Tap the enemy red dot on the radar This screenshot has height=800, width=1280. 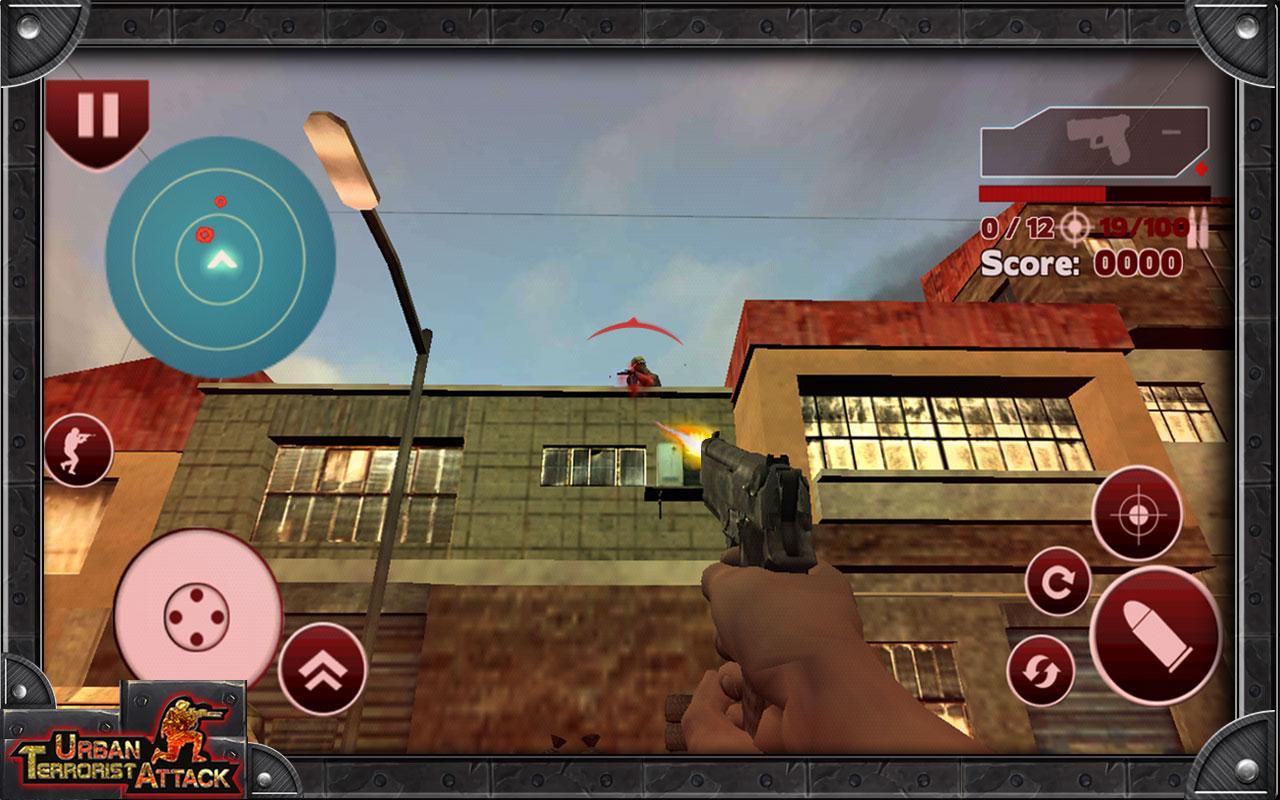tap(203, 232)
